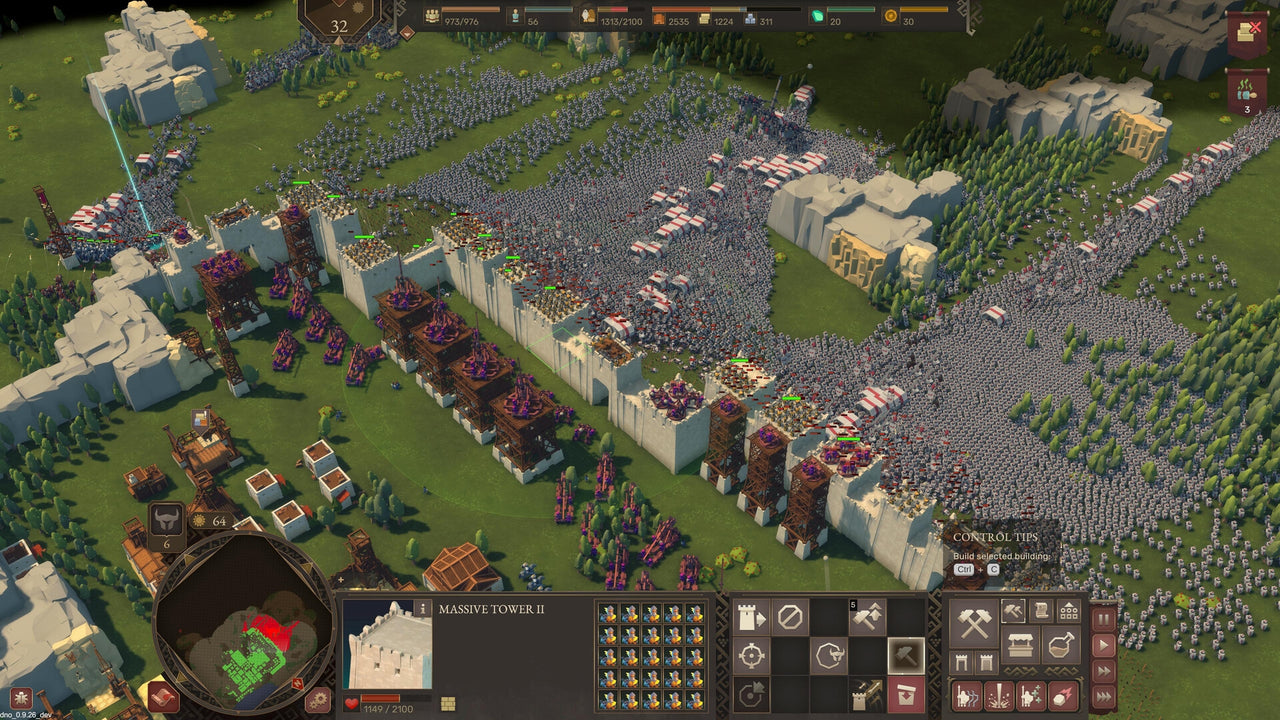Expand the quests scroll beside the minimap
This screenshot has width=1280, height=720.
tap(162, 700)
